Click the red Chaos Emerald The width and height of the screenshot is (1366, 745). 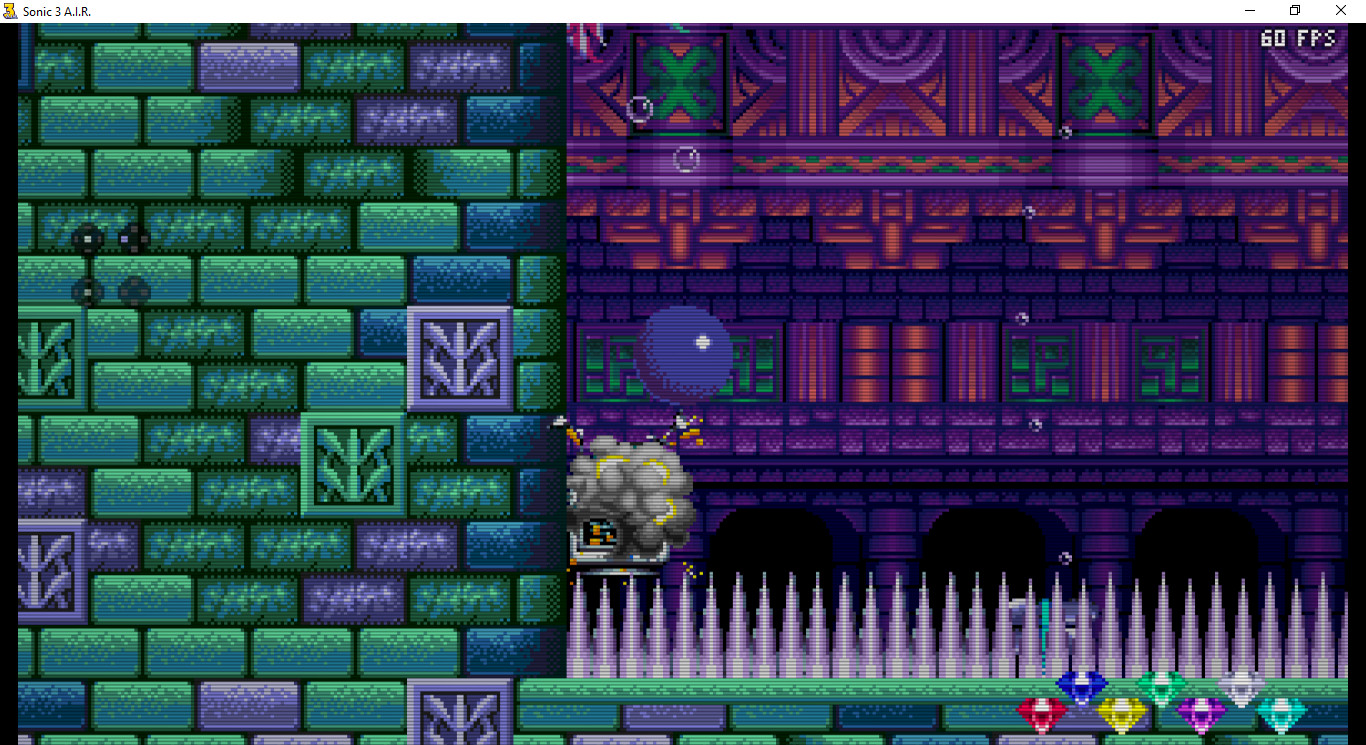pyautogui.click(x=1042, y=711)
